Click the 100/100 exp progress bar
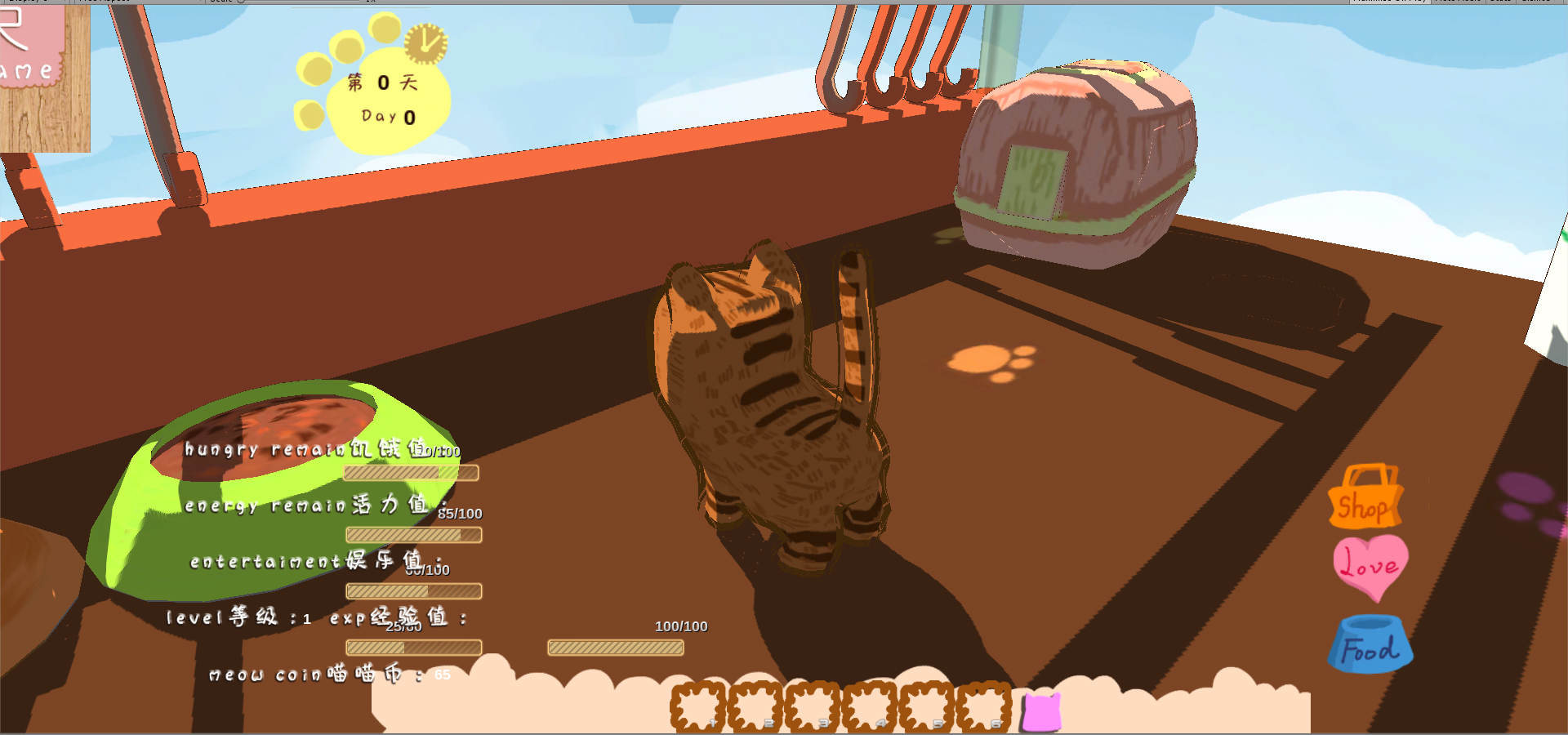 [616, 648]
